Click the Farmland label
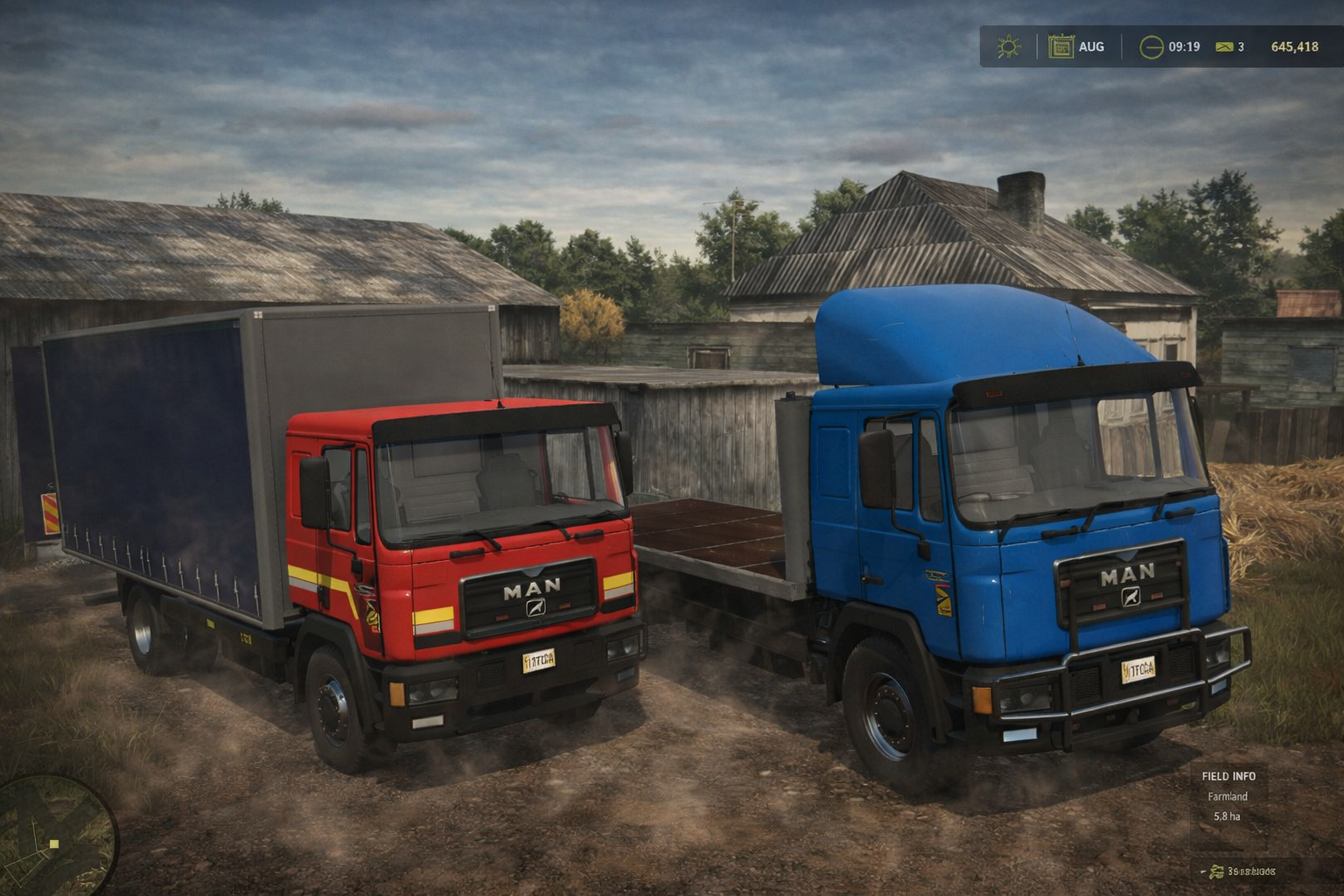 click(x=1228, y=796)
